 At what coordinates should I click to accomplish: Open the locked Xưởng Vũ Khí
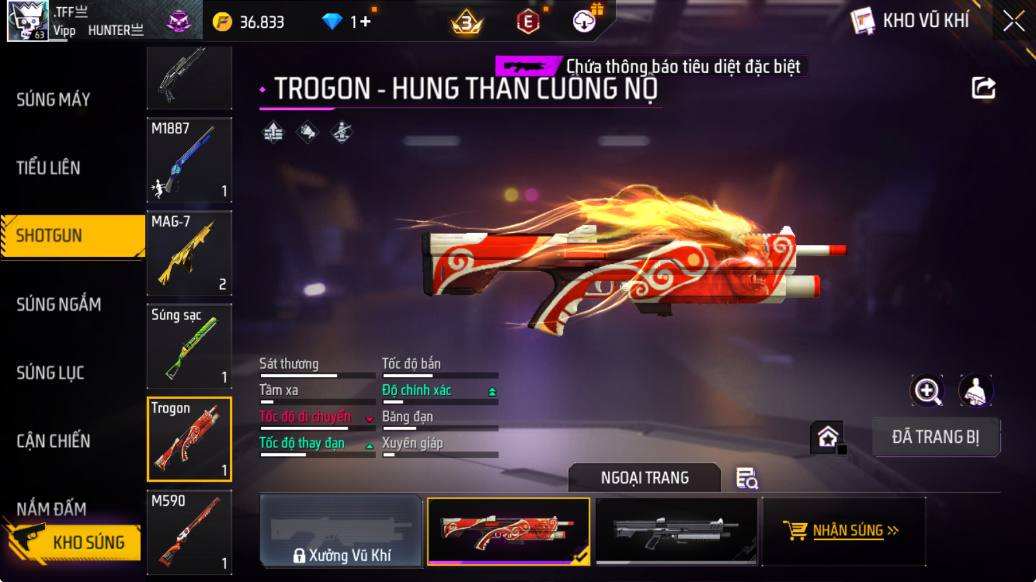point(341,531)
